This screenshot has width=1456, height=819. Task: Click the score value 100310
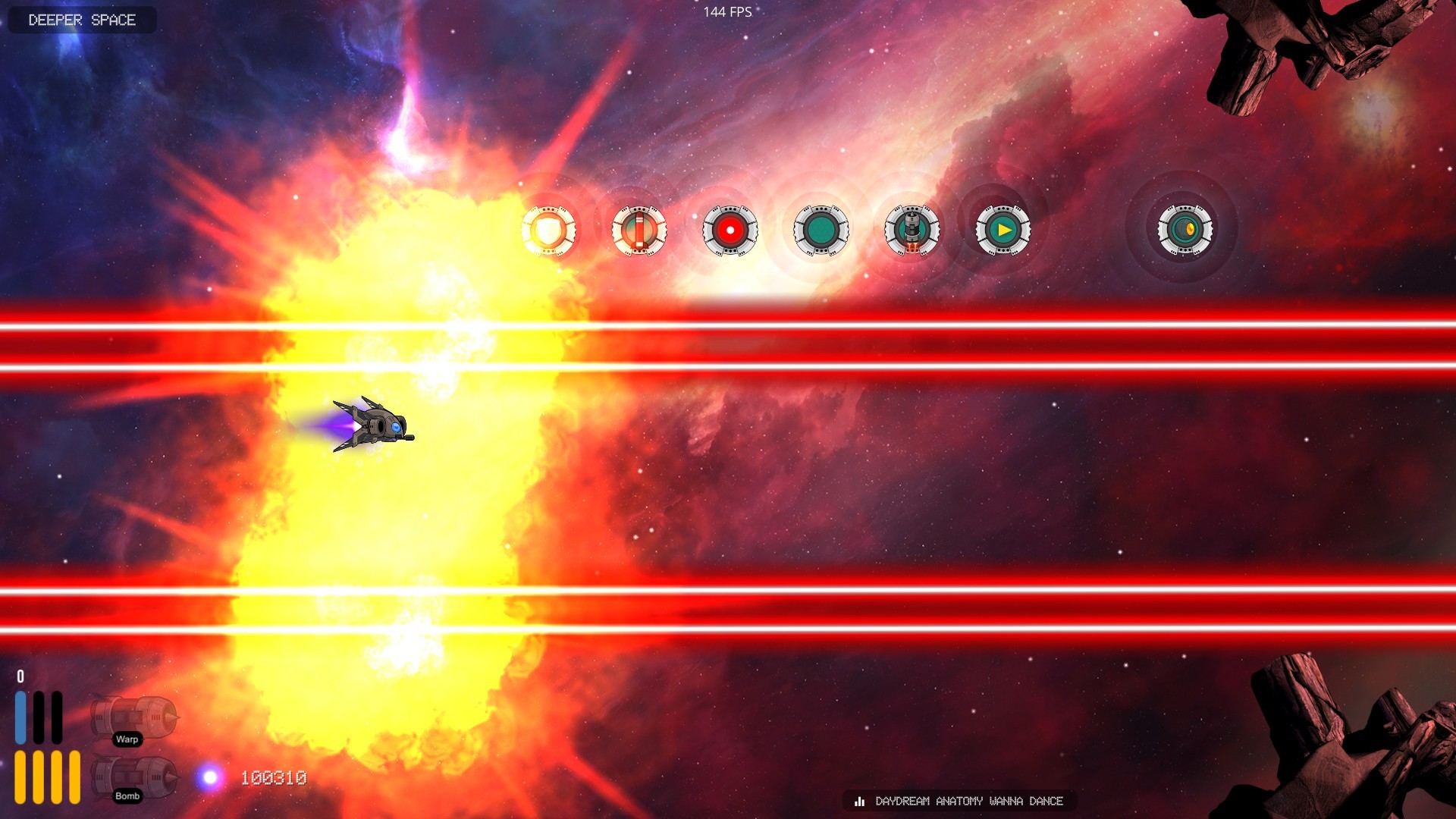click(x=273, y=777)
